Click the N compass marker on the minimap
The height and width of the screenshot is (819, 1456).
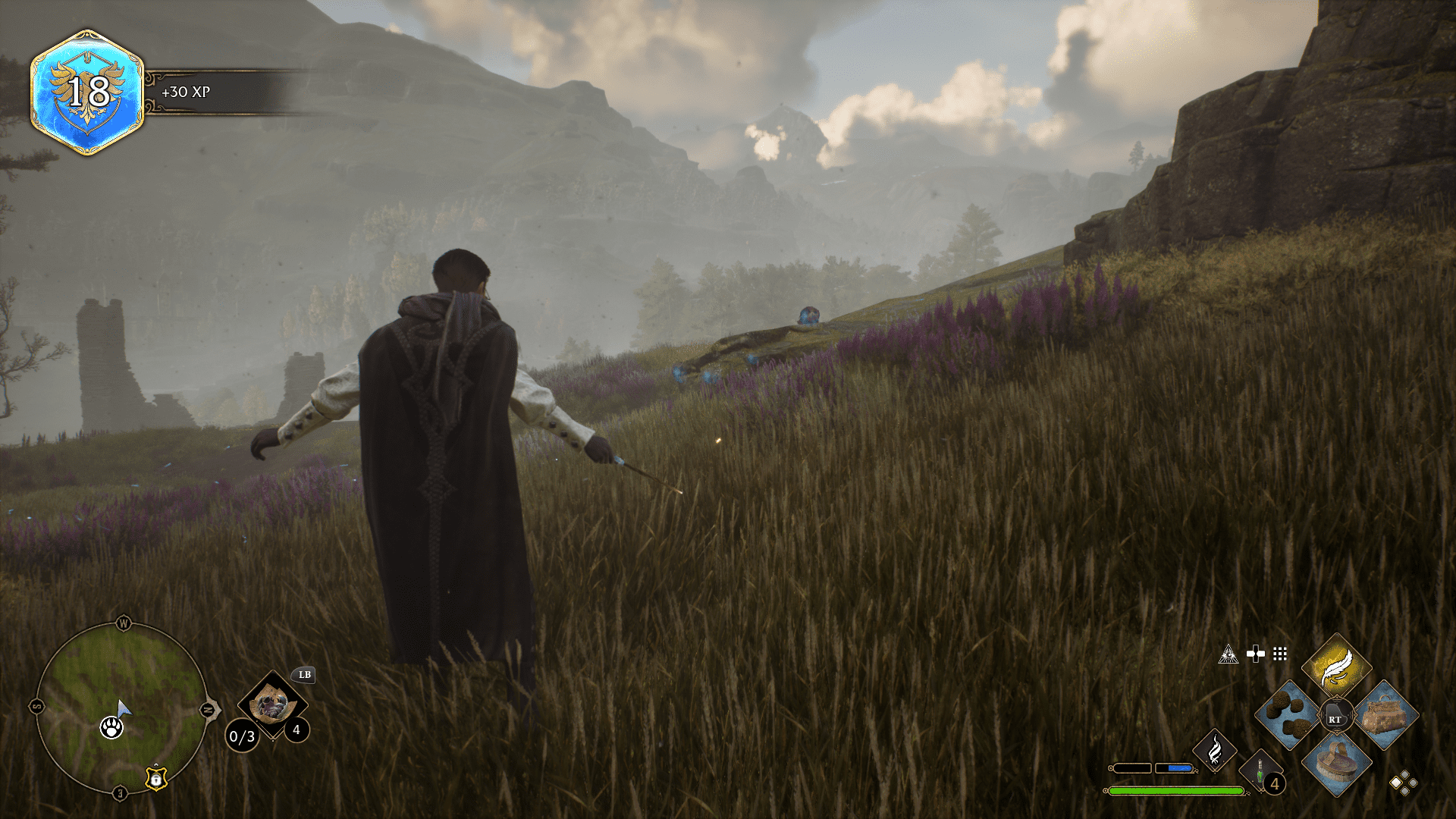[207, 709]
